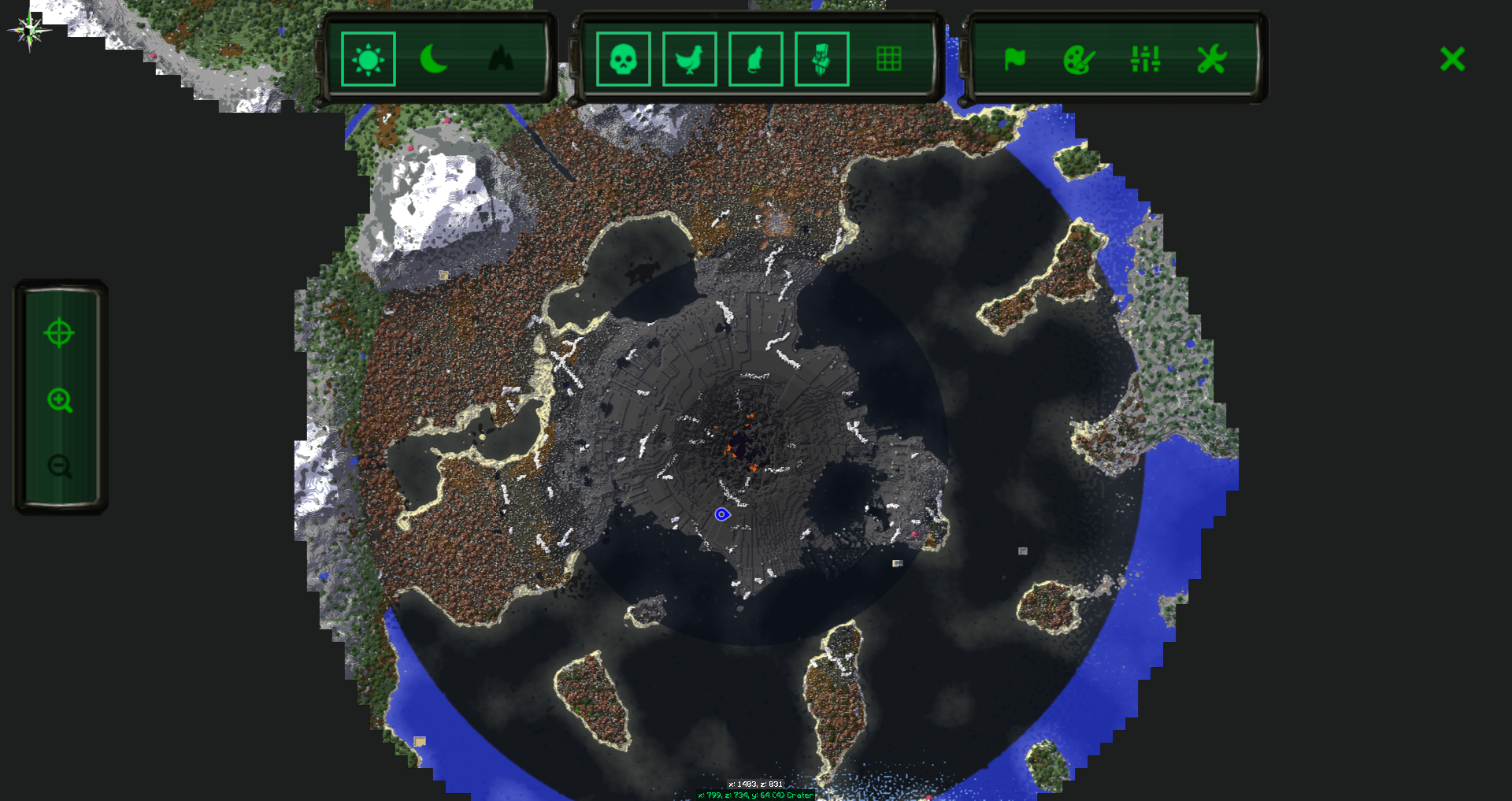Toggle hostile mob display with skull icon
Image resolution: width=1512 pixels, height=801 pixels.
(622, 59)
